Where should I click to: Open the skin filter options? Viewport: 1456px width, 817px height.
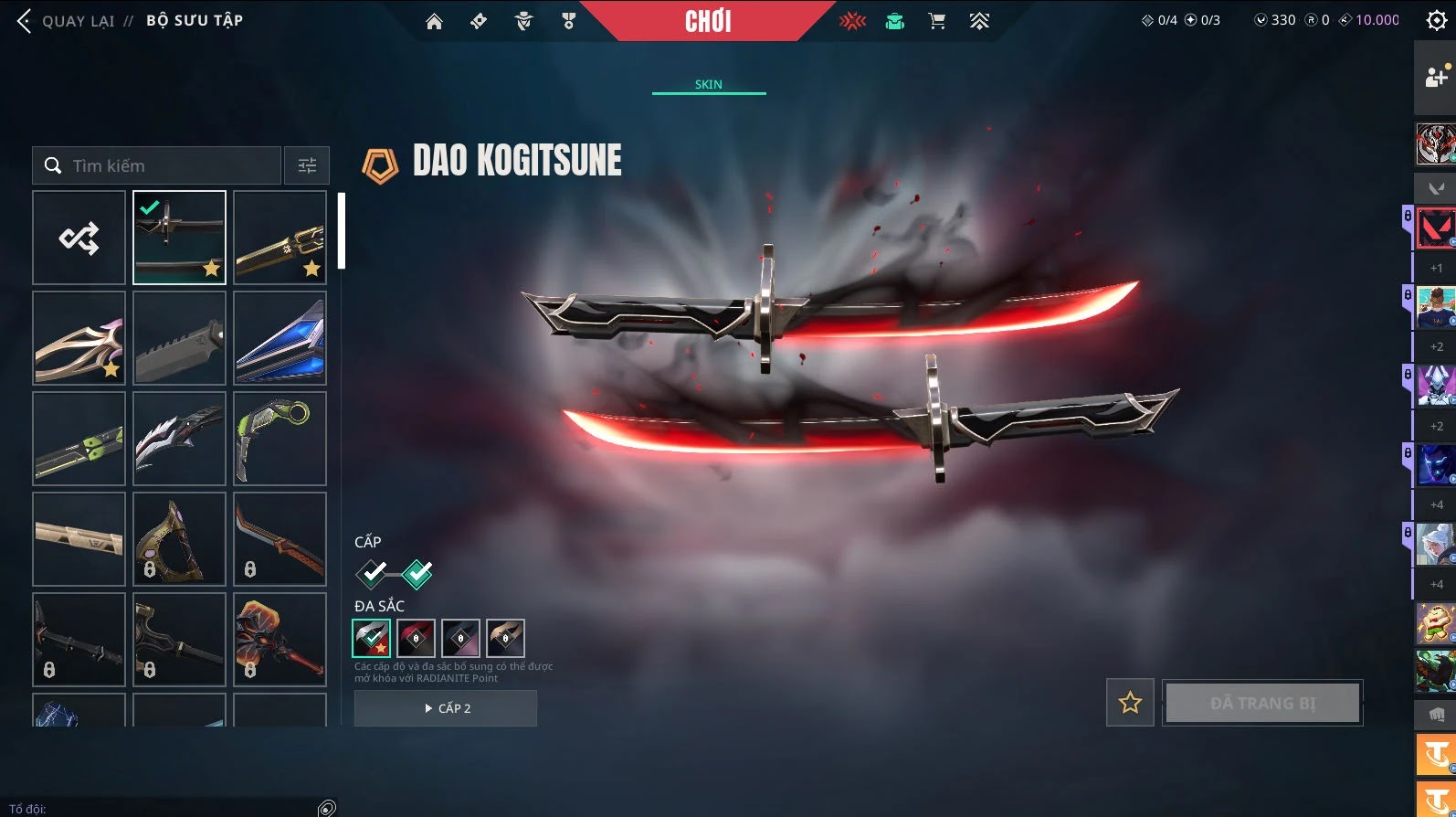(x=307, y=165)
